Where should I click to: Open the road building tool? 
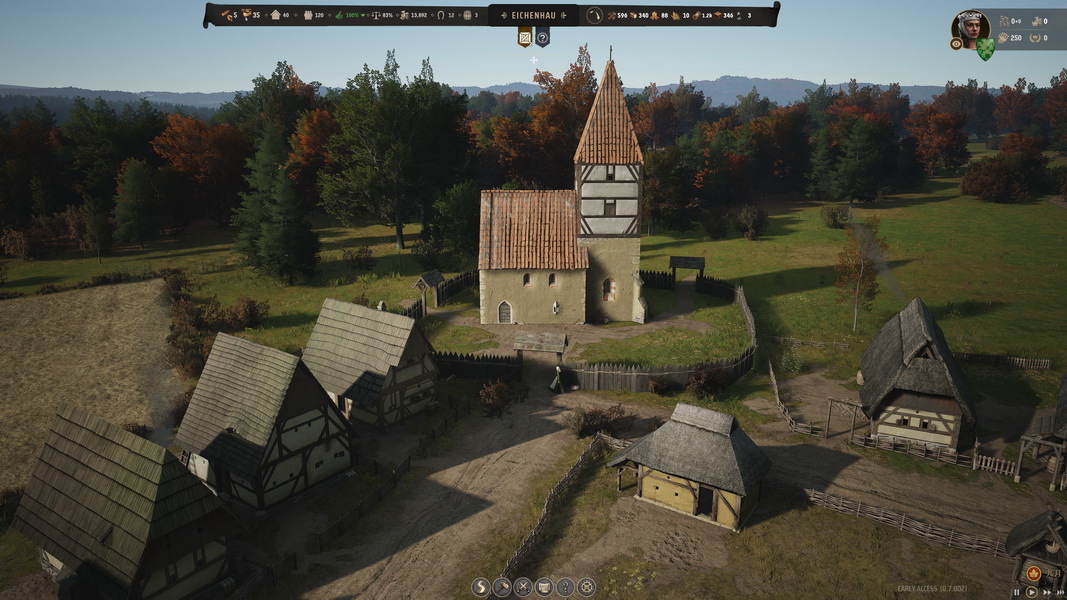click(480, 587)
